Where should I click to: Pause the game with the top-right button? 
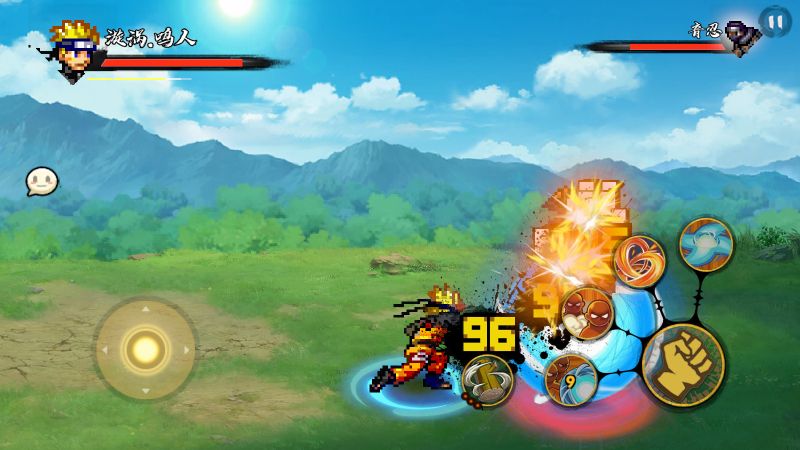point(774,19)
